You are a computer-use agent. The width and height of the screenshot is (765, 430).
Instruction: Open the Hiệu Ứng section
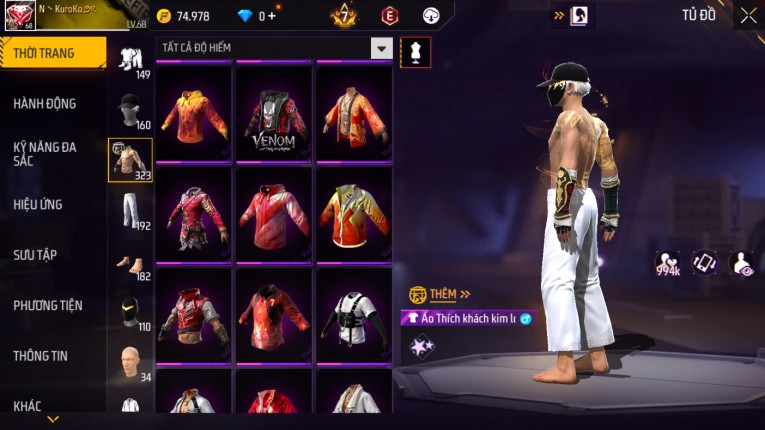(x=40, y=204)
